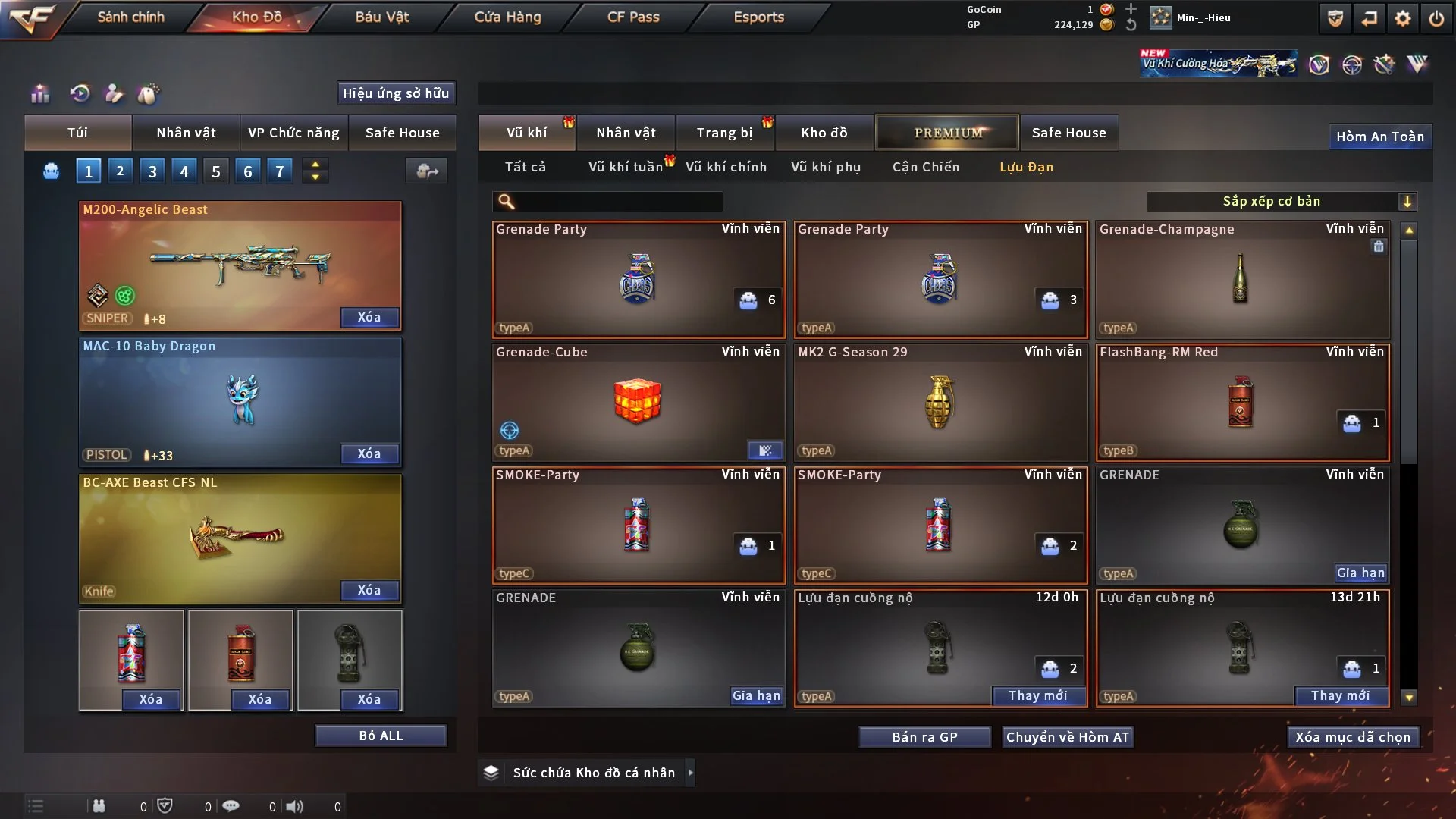The image size is (1456, 819).
Task: Select the PREMIUM tab
Action: (948, 133)
